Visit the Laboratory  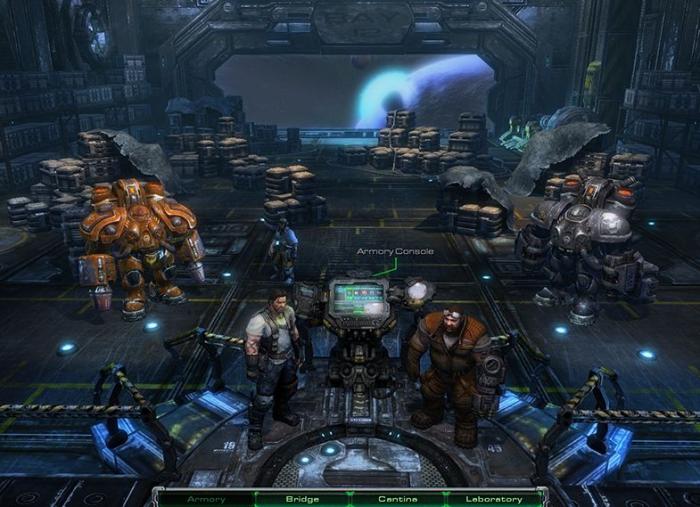click(x=494, y=498)
